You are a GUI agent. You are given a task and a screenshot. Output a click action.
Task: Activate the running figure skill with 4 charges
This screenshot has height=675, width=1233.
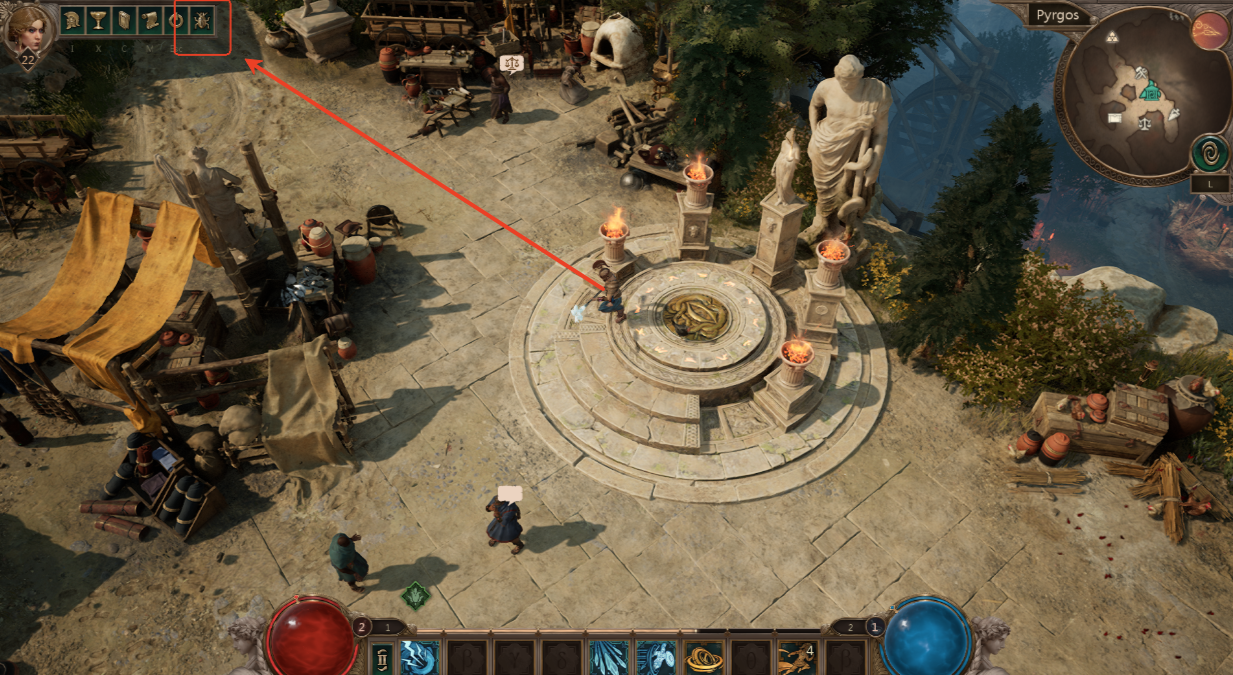[797, 658]
